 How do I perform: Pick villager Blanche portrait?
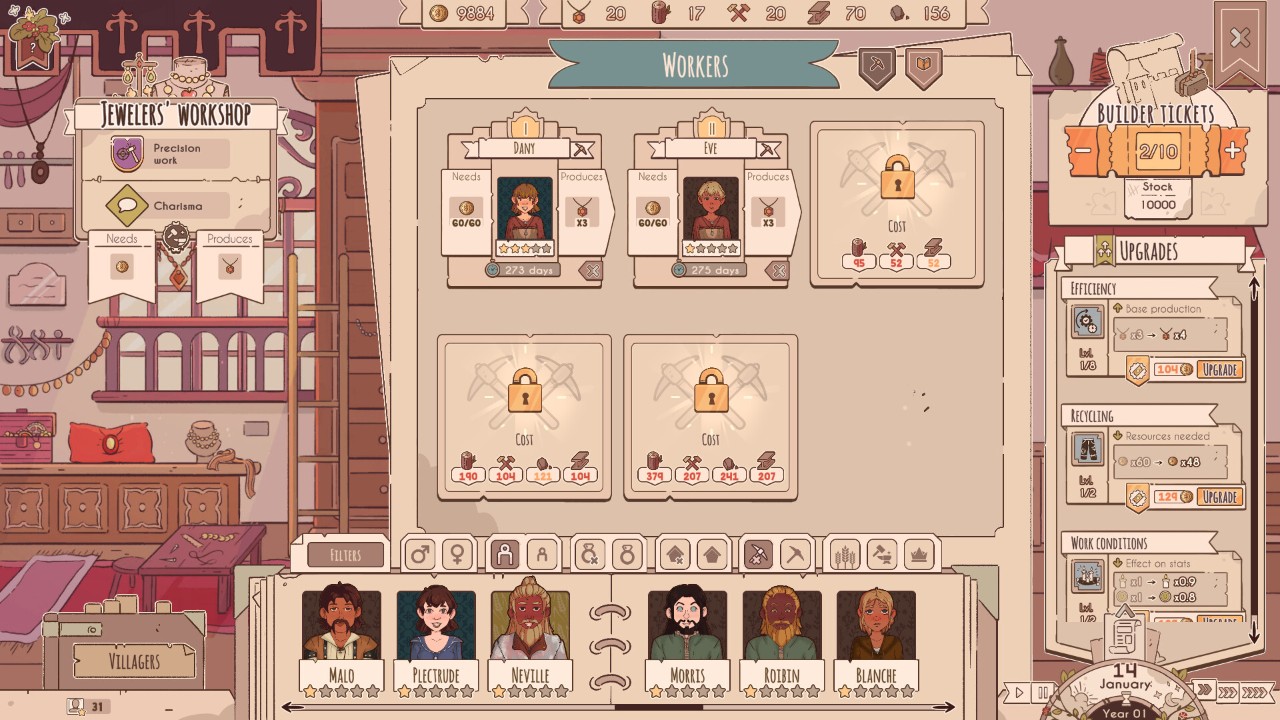coord(876,627)
